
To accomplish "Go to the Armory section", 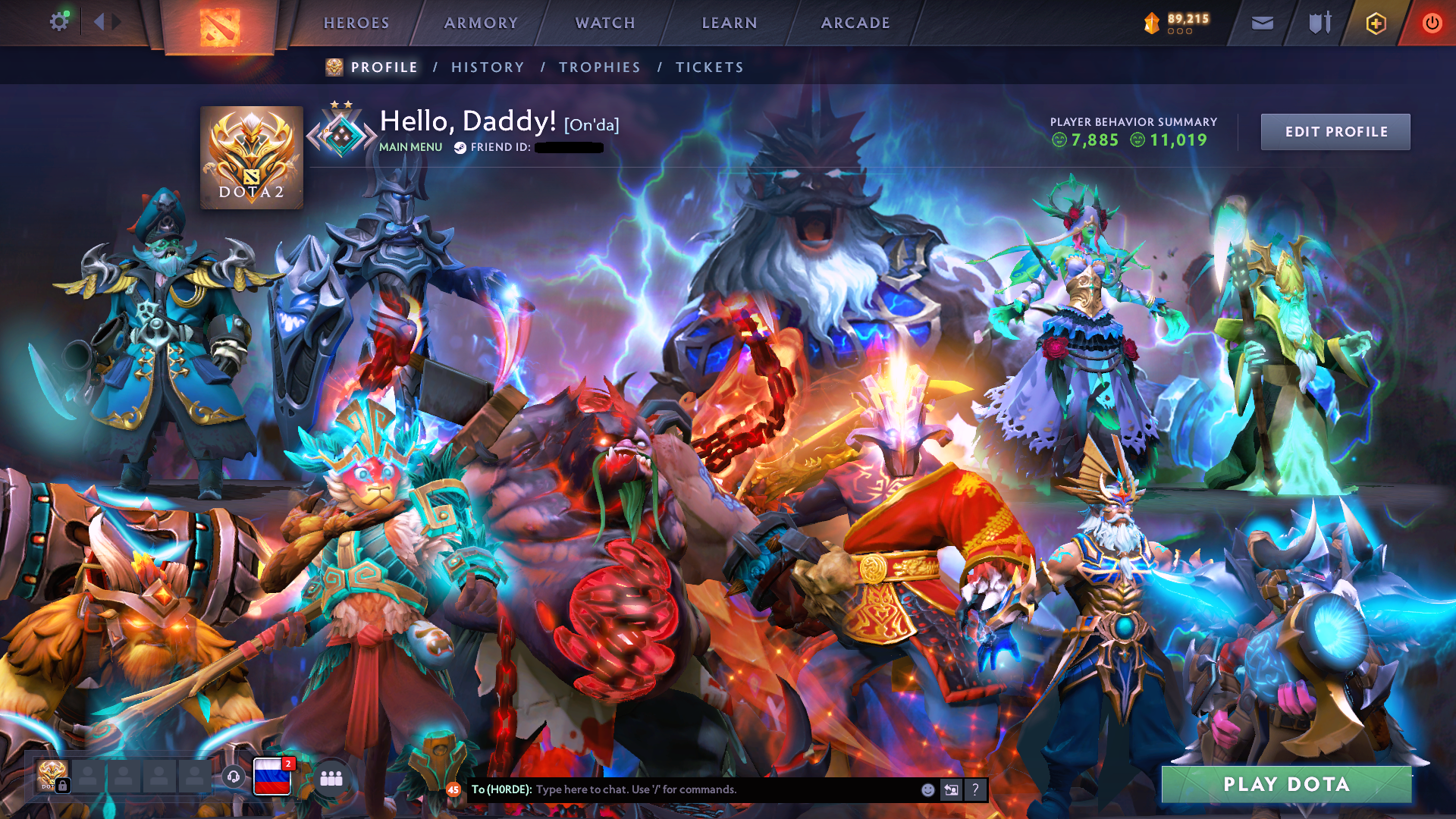I will (481, 23).
